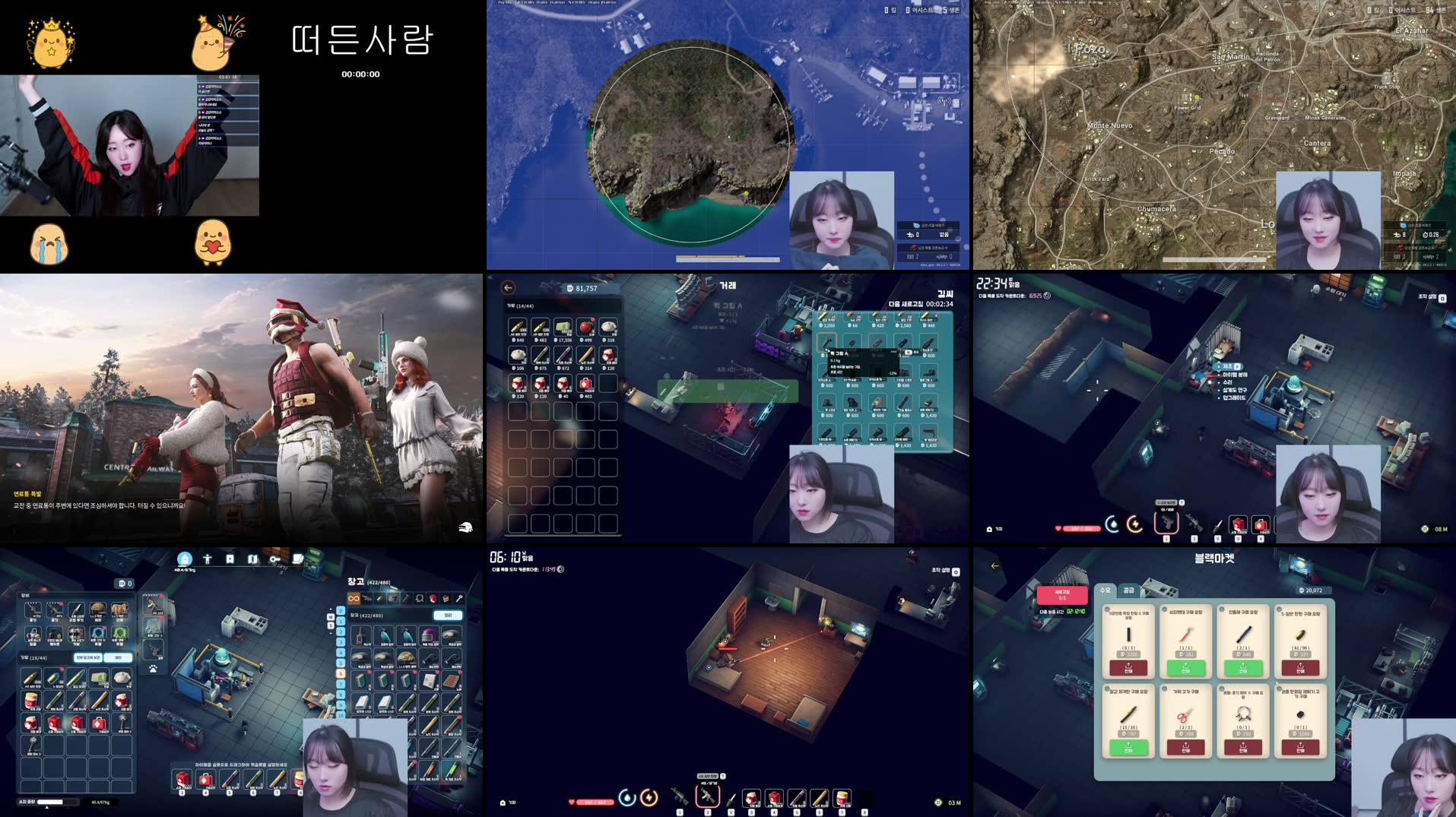Switch to the 공급 tab in 블랙마켓
The width and height of the screenshot is (1456, 817).
point(1129,591)
